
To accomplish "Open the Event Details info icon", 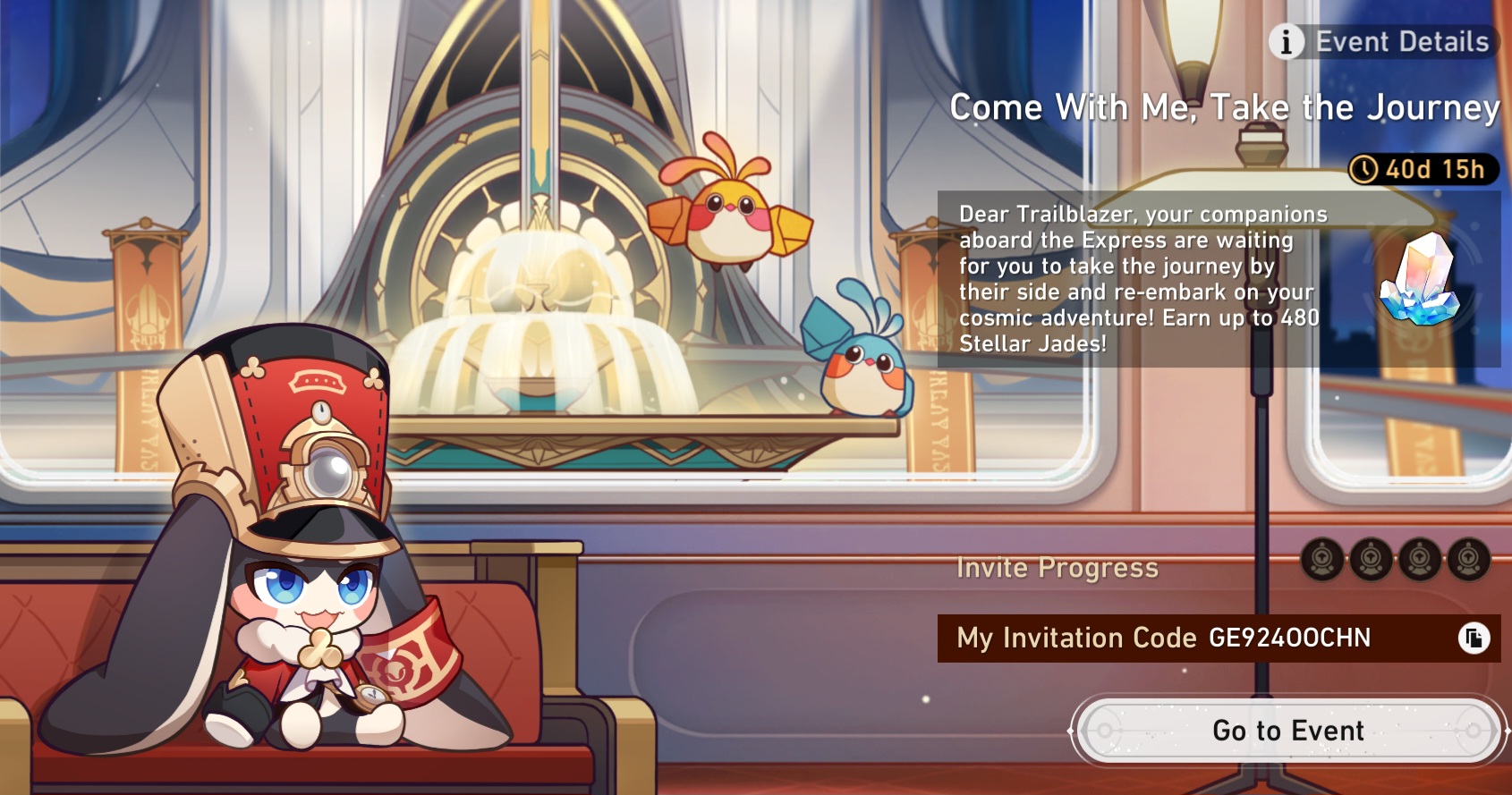I will pos(1288,40).
